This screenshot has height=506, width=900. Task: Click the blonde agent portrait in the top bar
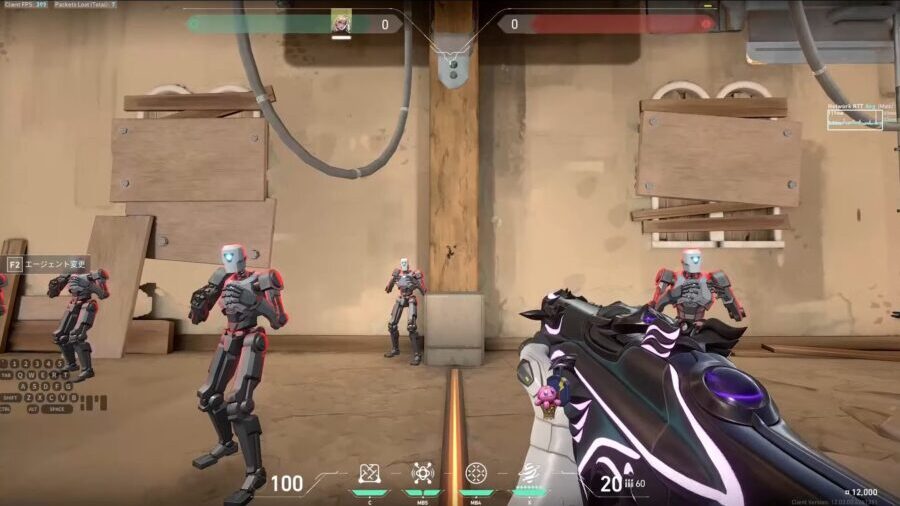pos(341,22)
